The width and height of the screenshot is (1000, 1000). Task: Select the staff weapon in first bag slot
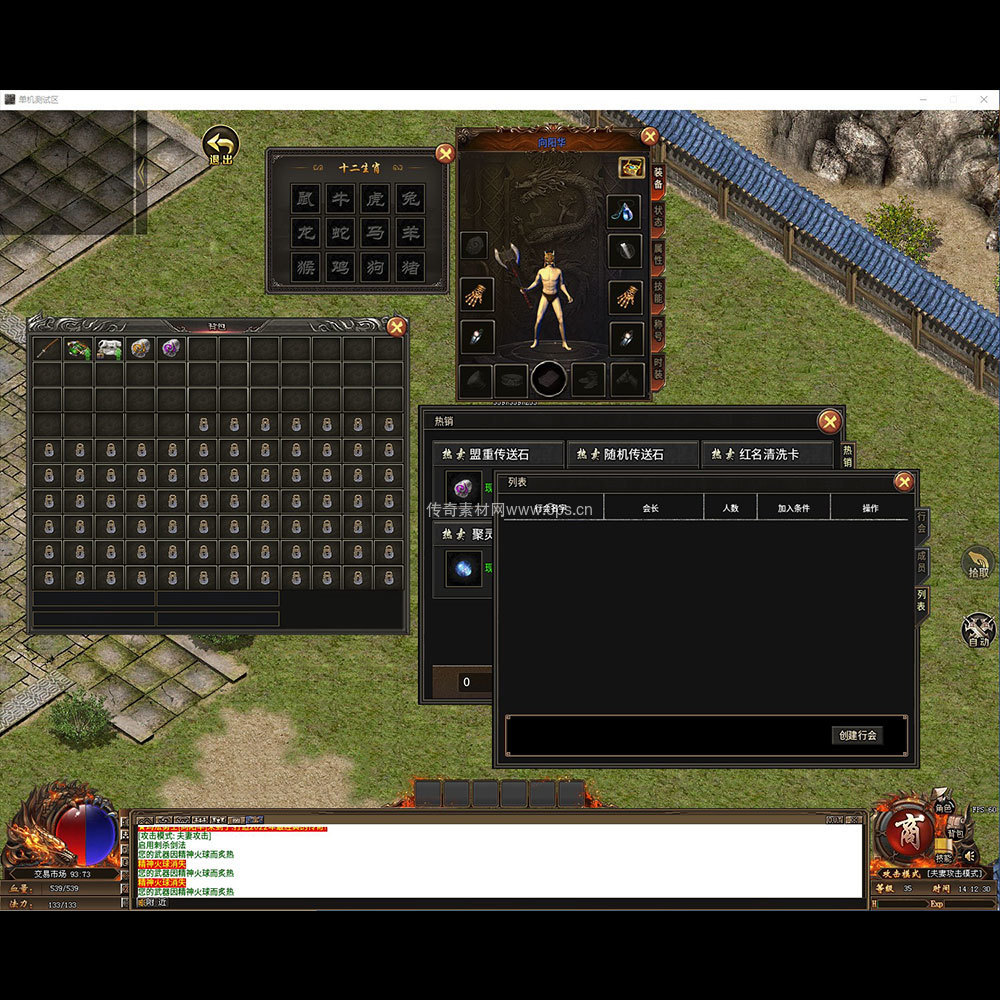point(47,348)
